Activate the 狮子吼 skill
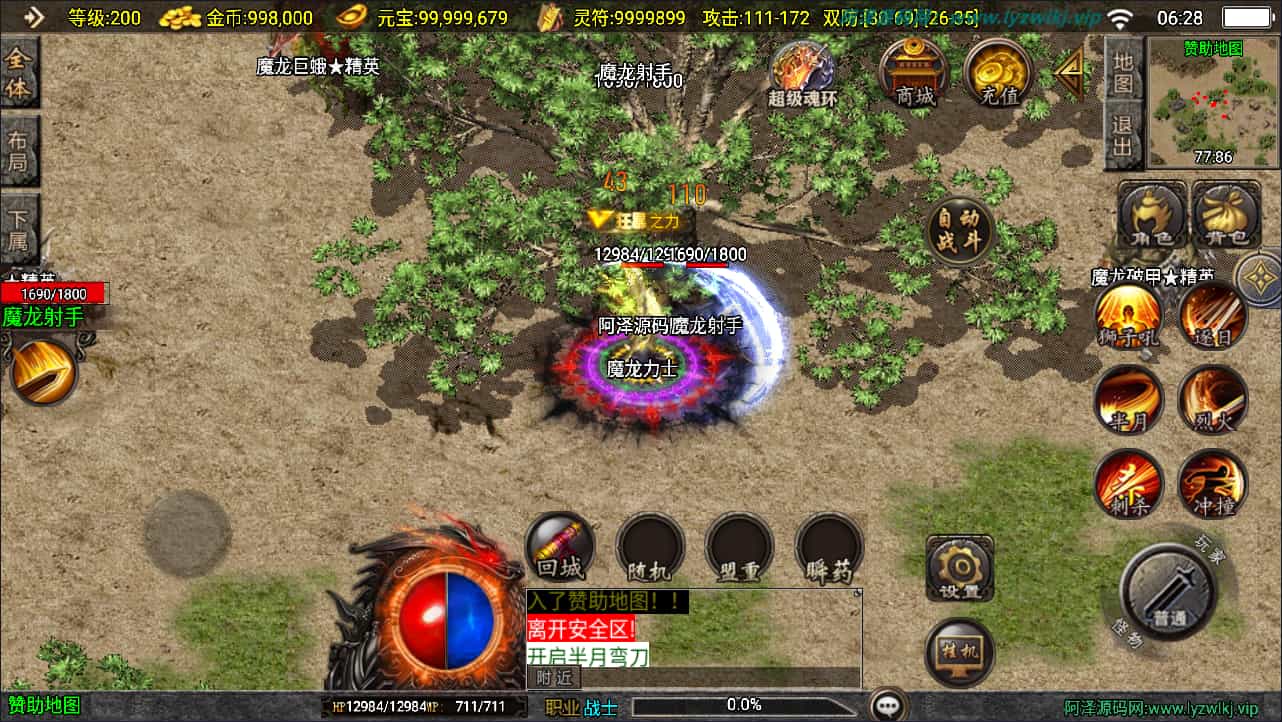The height and width of the screenshot is (722, 1282). [x=1128, y=316]
